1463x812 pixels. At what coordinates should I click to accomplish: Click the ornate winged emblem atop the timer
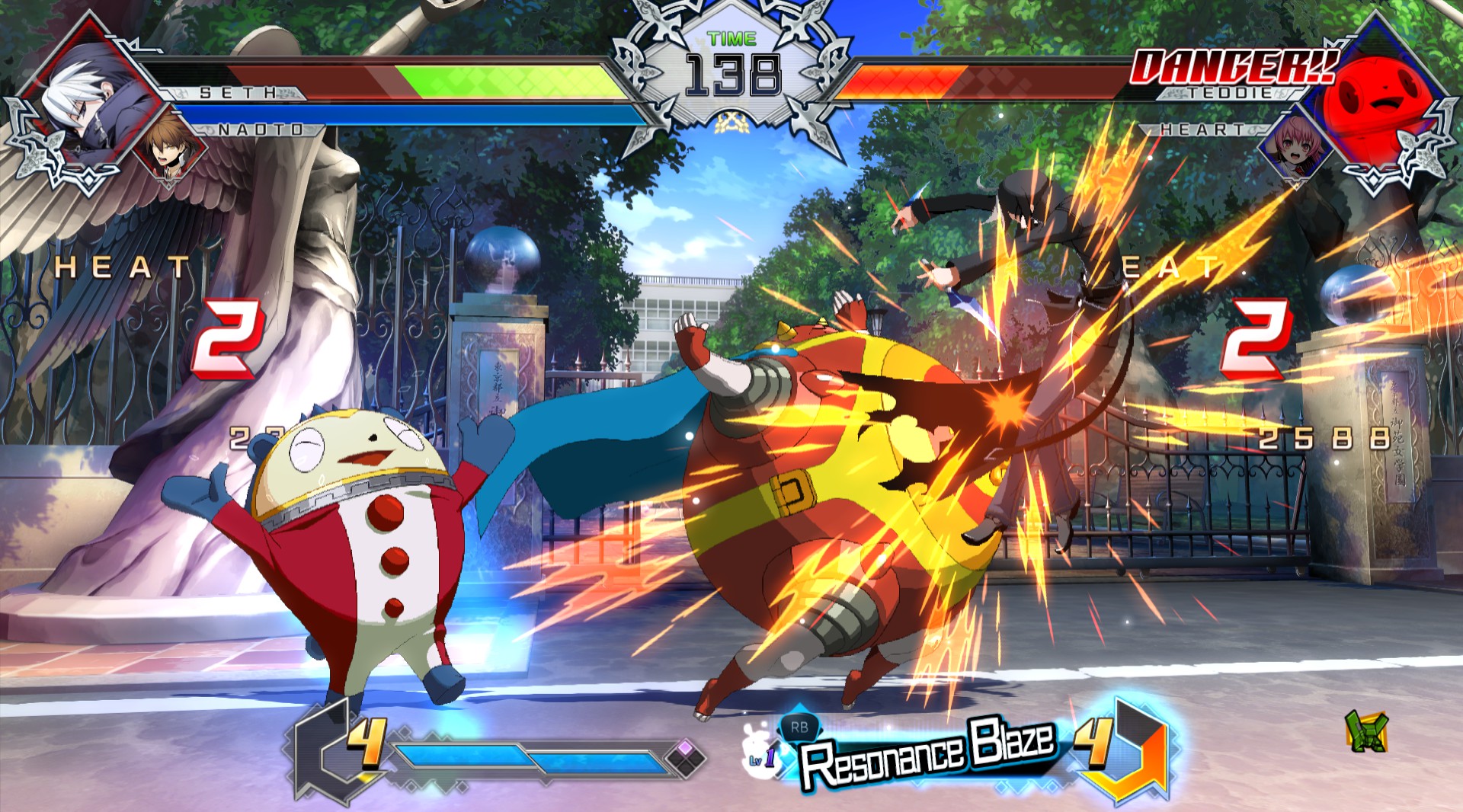tap(733, 17)
